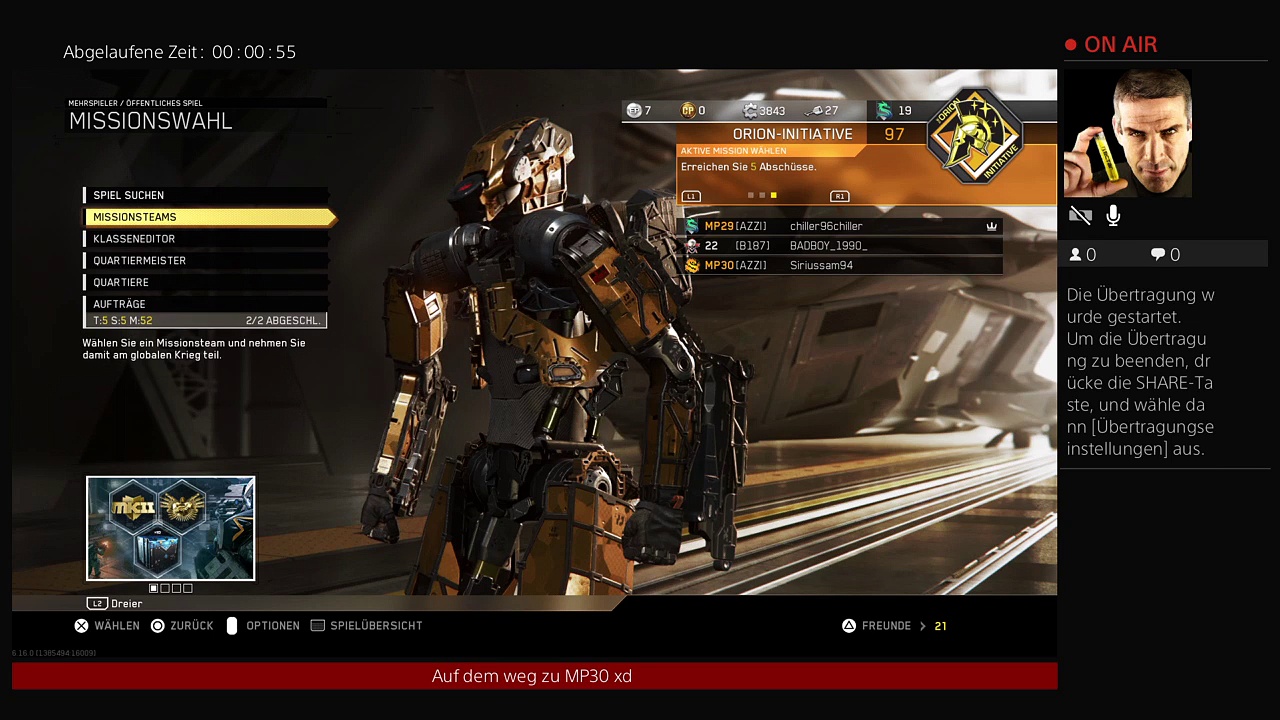Select player Siriussam94 in lobby list
The image size is (1280, 720).
pyautogui.click(x=821, y=266)
